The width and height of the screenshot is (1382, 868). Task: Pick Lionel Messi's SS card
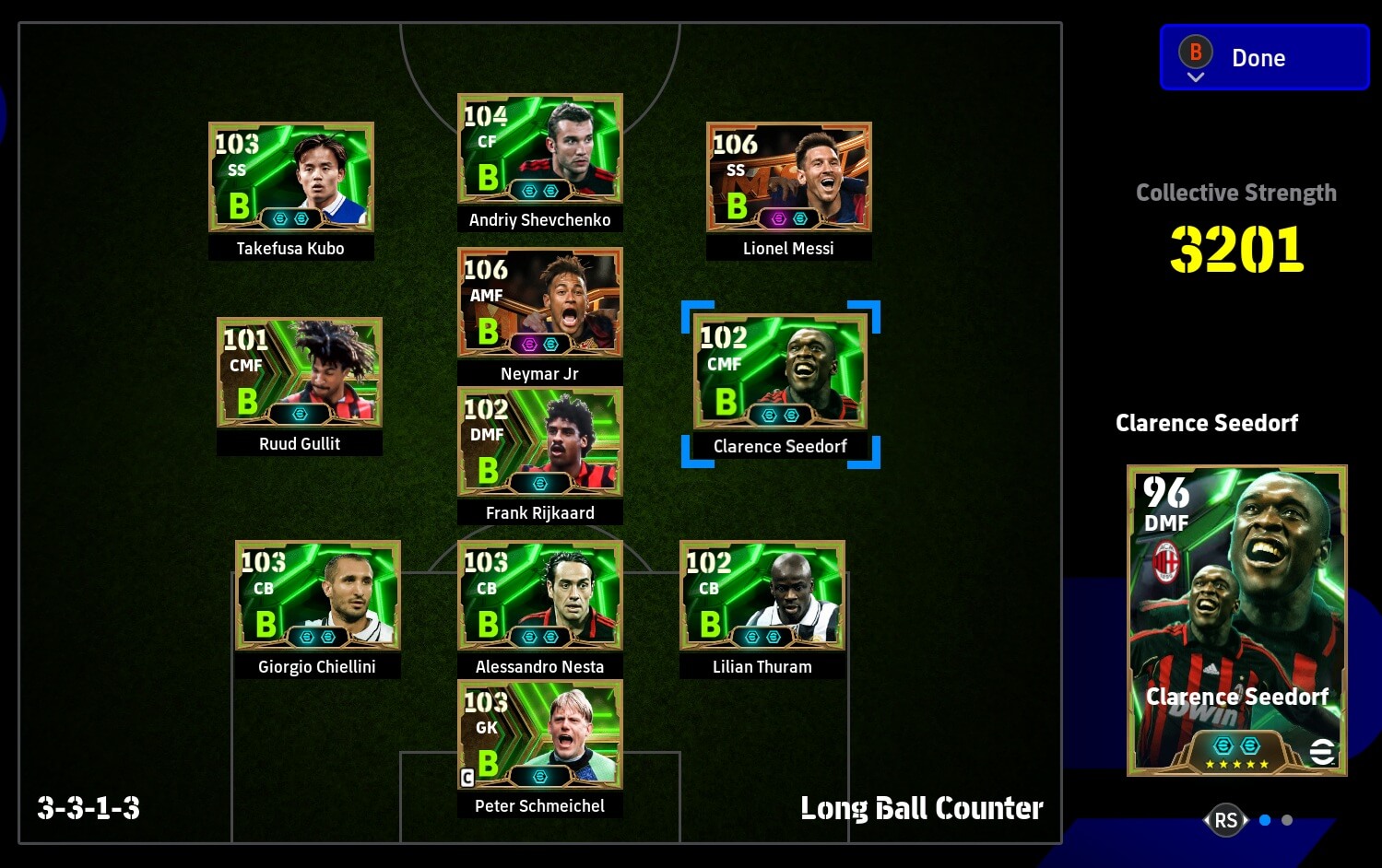click(789, 177)
